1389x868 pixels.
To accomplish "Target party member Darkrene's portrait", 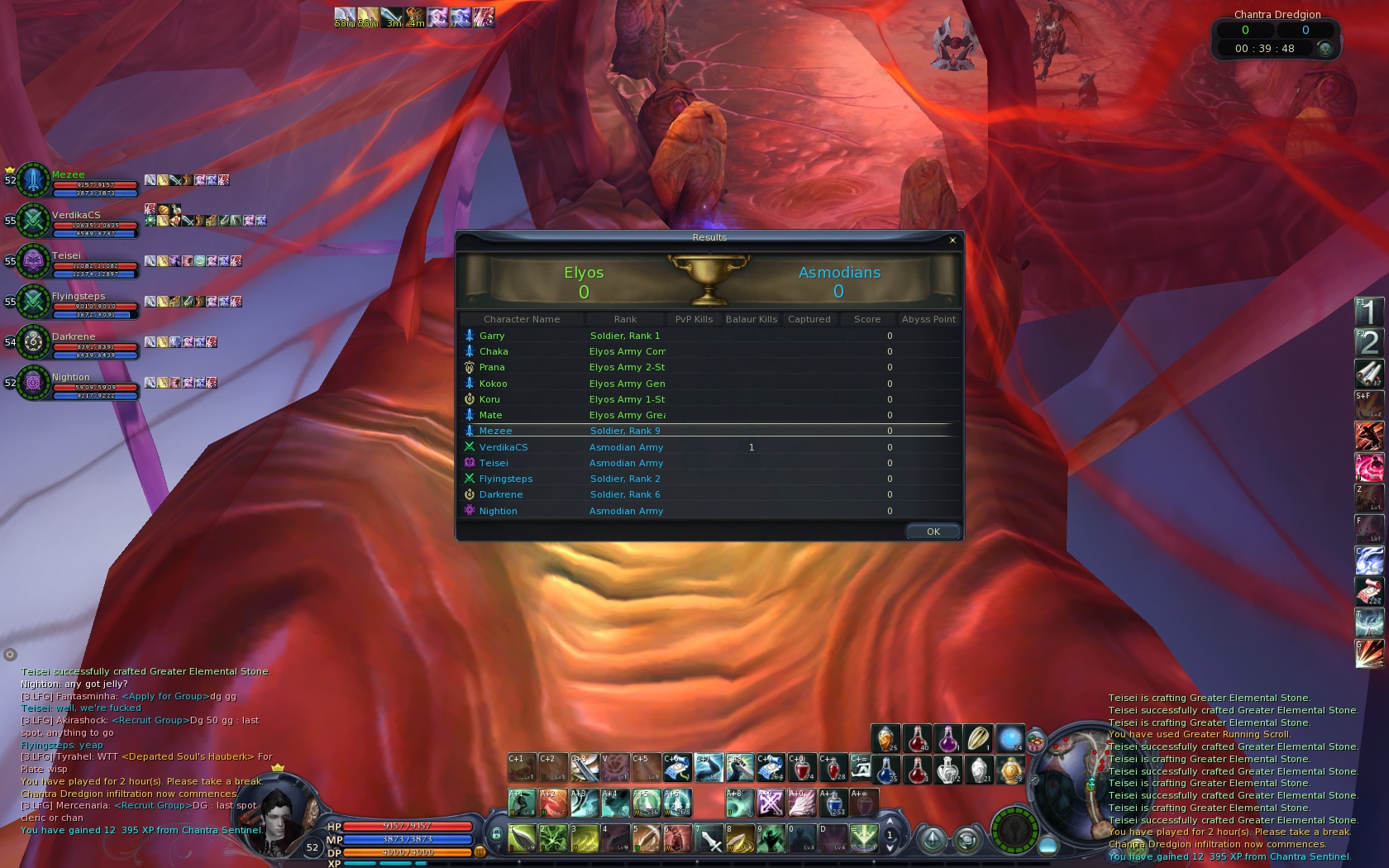I will click(33, 341).
